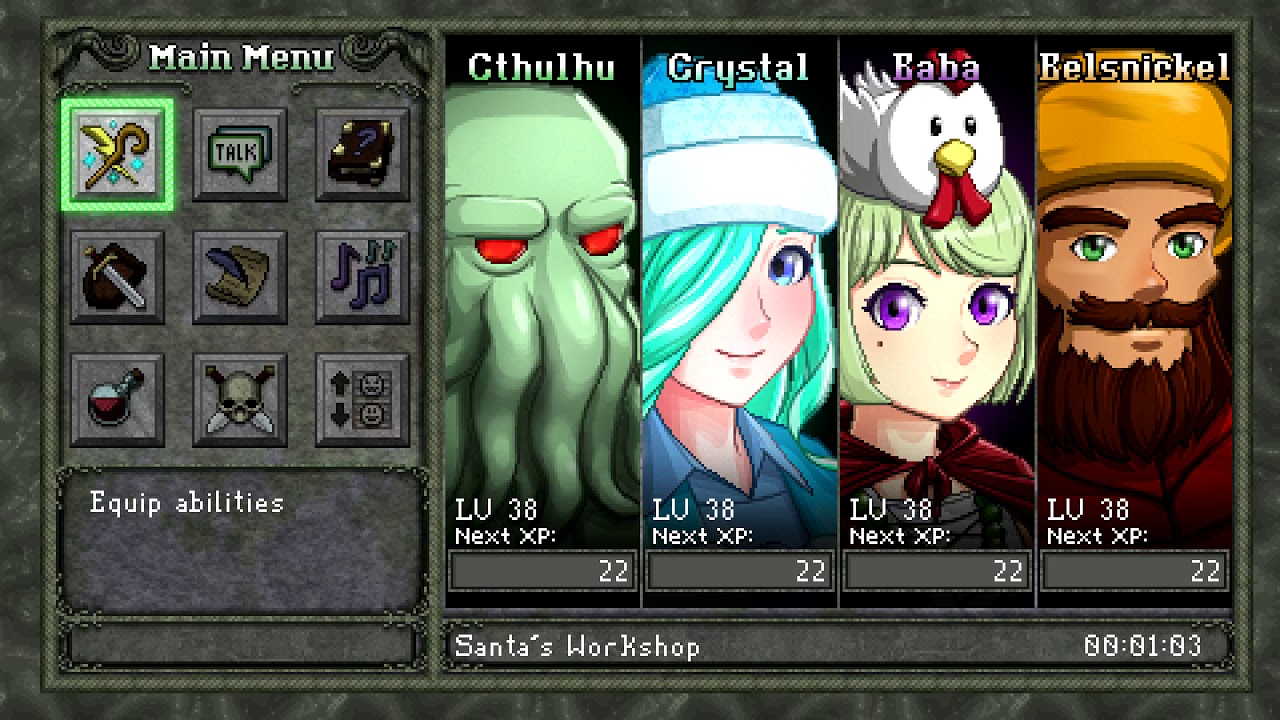Select Baba wearing the chicken hat
This screenshot has width=1280, height=720.
click(937, 300)
